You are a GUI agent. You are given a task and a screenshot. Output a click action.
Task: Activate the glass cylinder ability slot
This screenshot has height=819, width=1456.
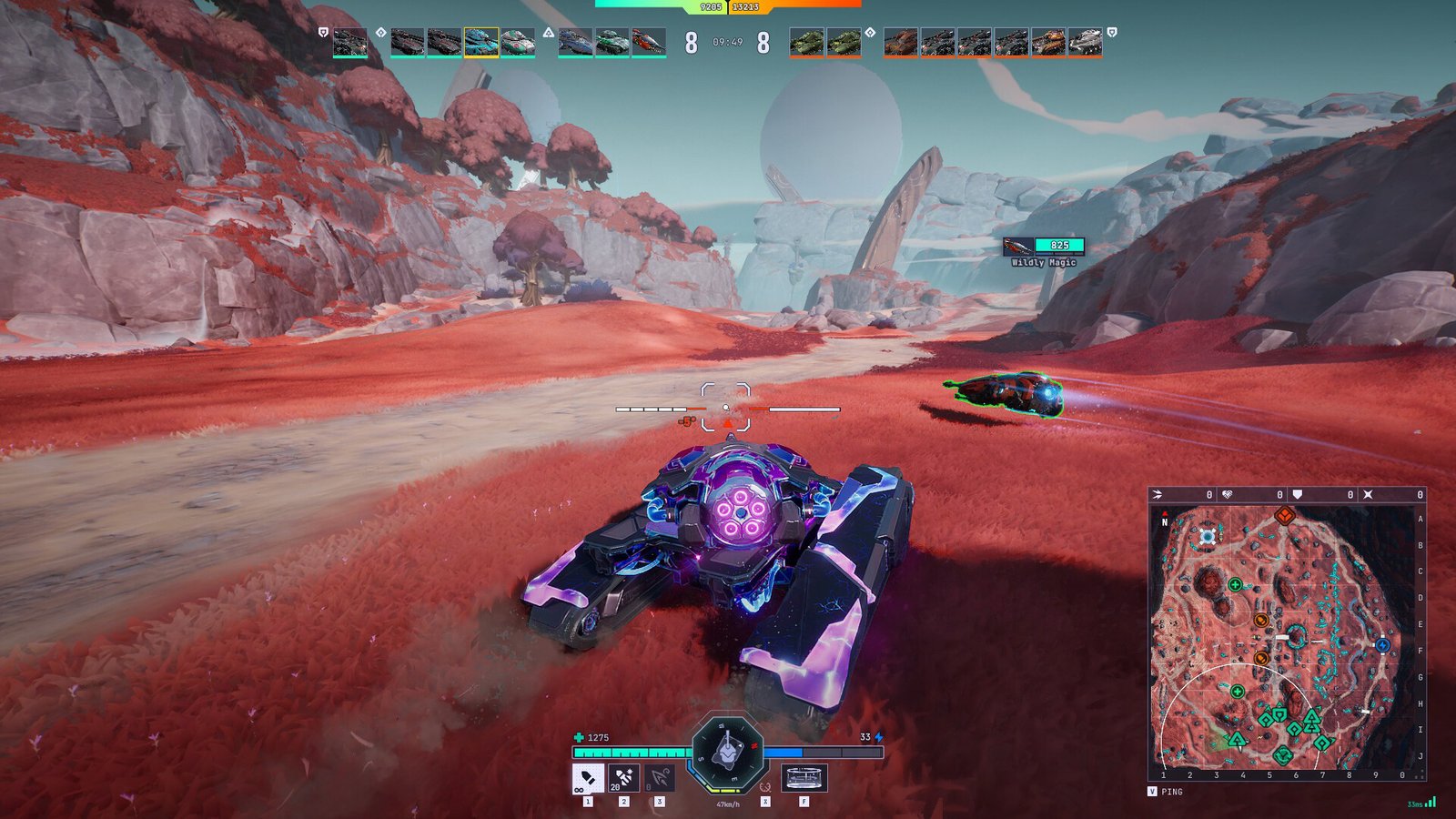coord(804,779)
